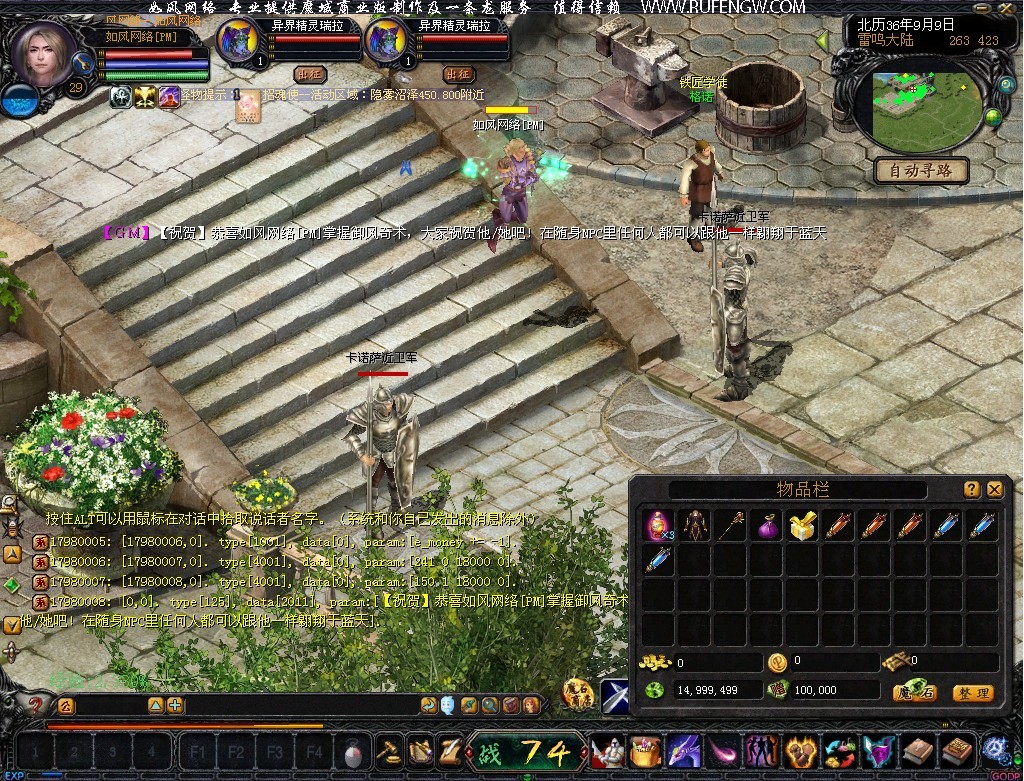Pick the staff weapon in the inventory
Image resolution: width=1024 pixels, height=781 pixels.
tap(731, 525)
